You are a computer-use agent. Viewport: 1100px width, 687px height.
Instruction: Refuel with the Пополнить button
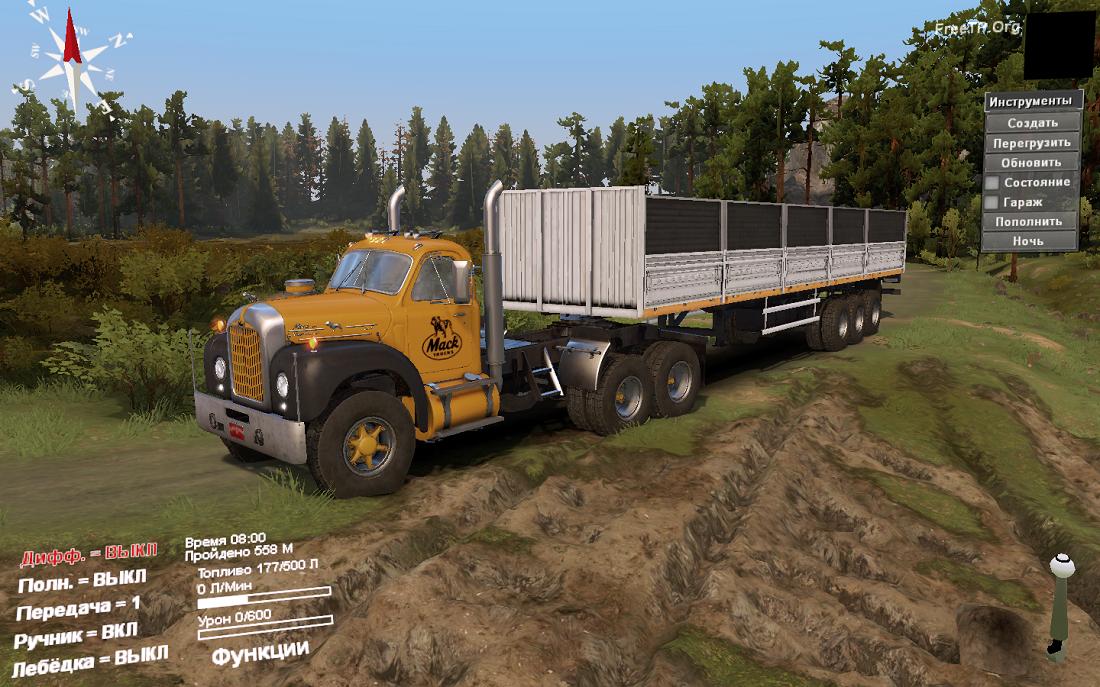click(x=1030, y=221)
